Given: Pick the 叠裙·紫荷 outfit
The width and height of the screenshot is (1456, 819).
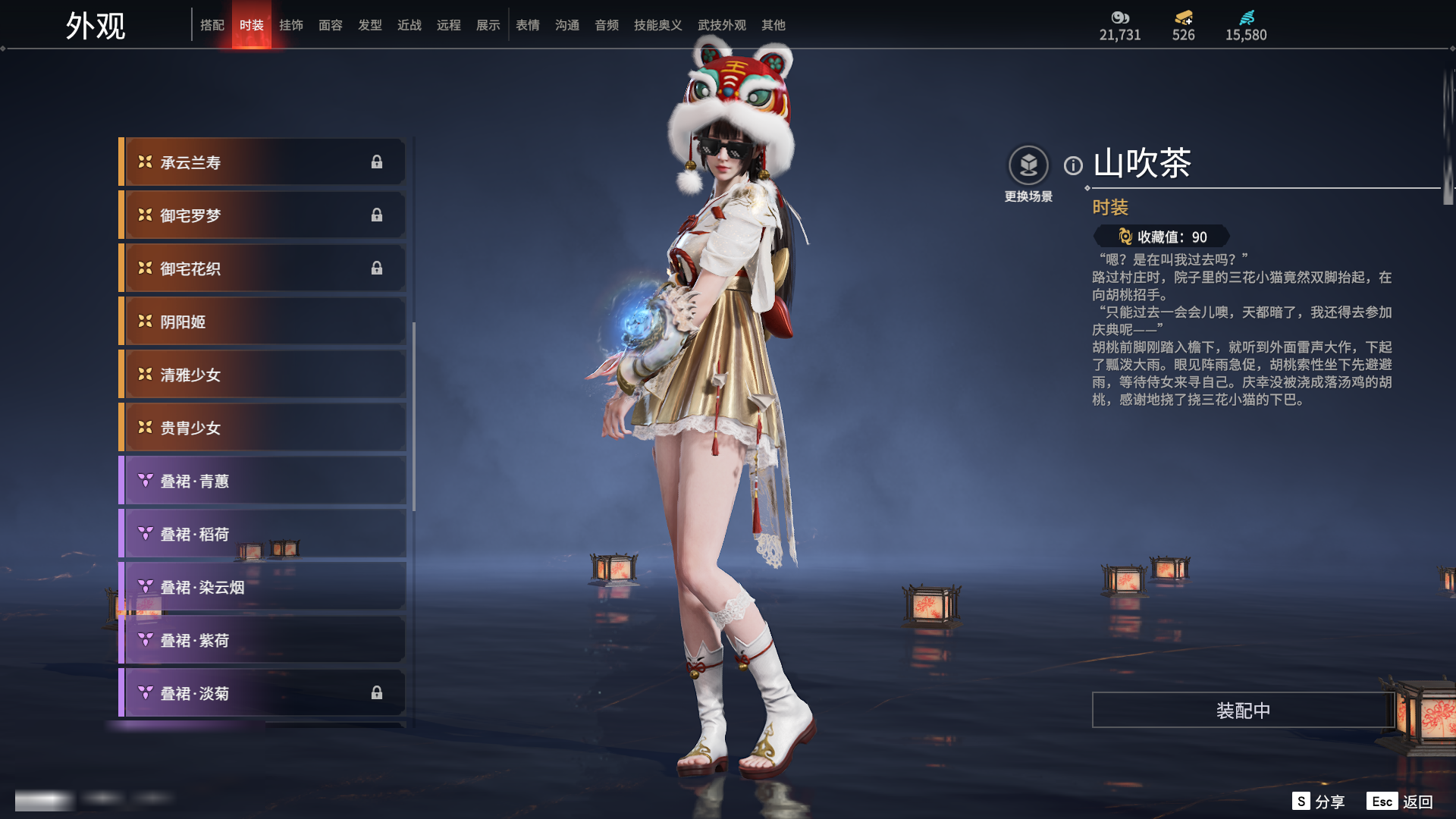Looking at the screenshot, I should [262, 640].
